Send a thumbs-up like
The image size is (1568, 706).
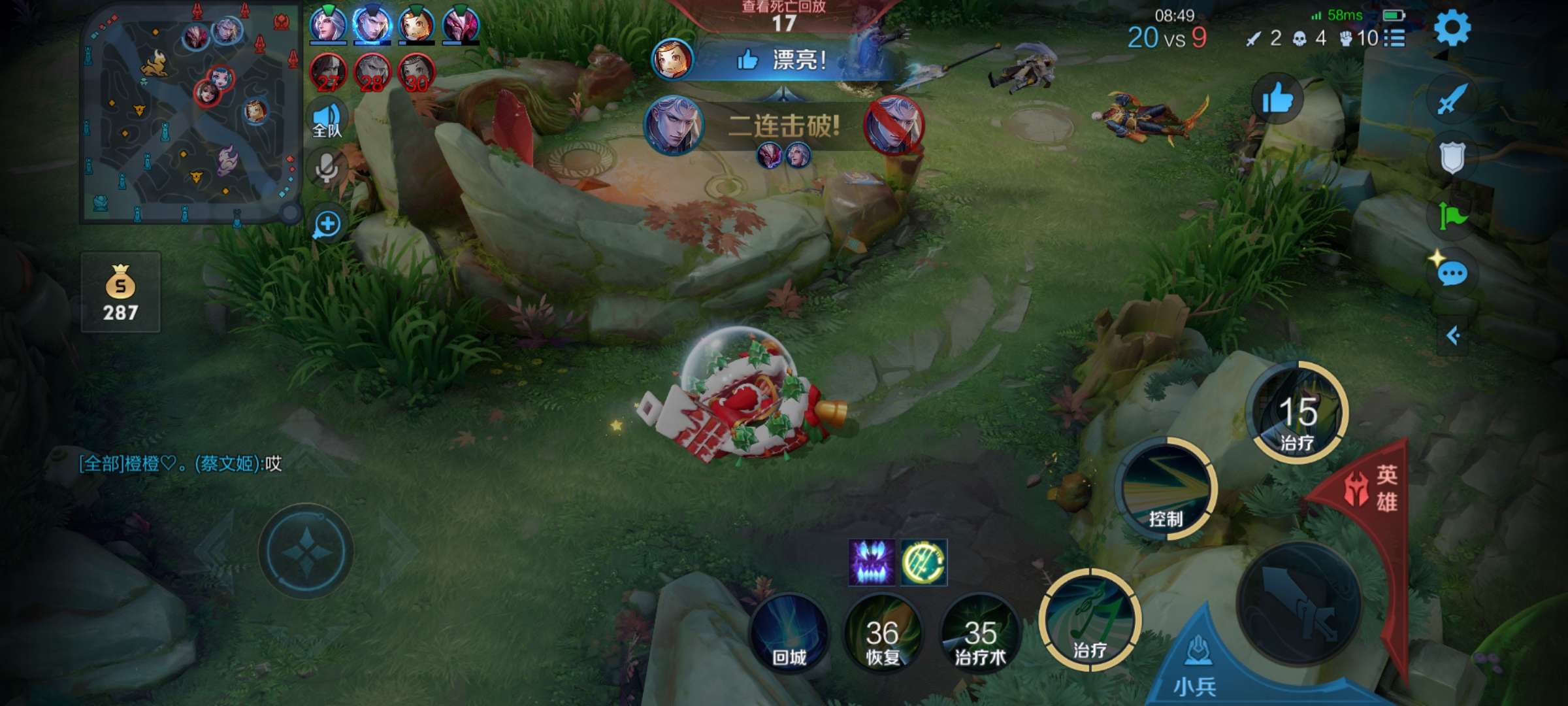1277,99
